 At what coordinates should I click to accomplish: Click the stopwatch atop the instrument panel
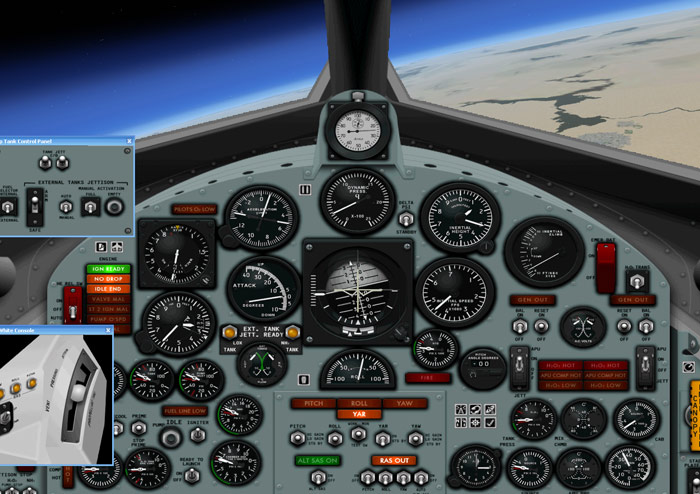pos(357,132)
